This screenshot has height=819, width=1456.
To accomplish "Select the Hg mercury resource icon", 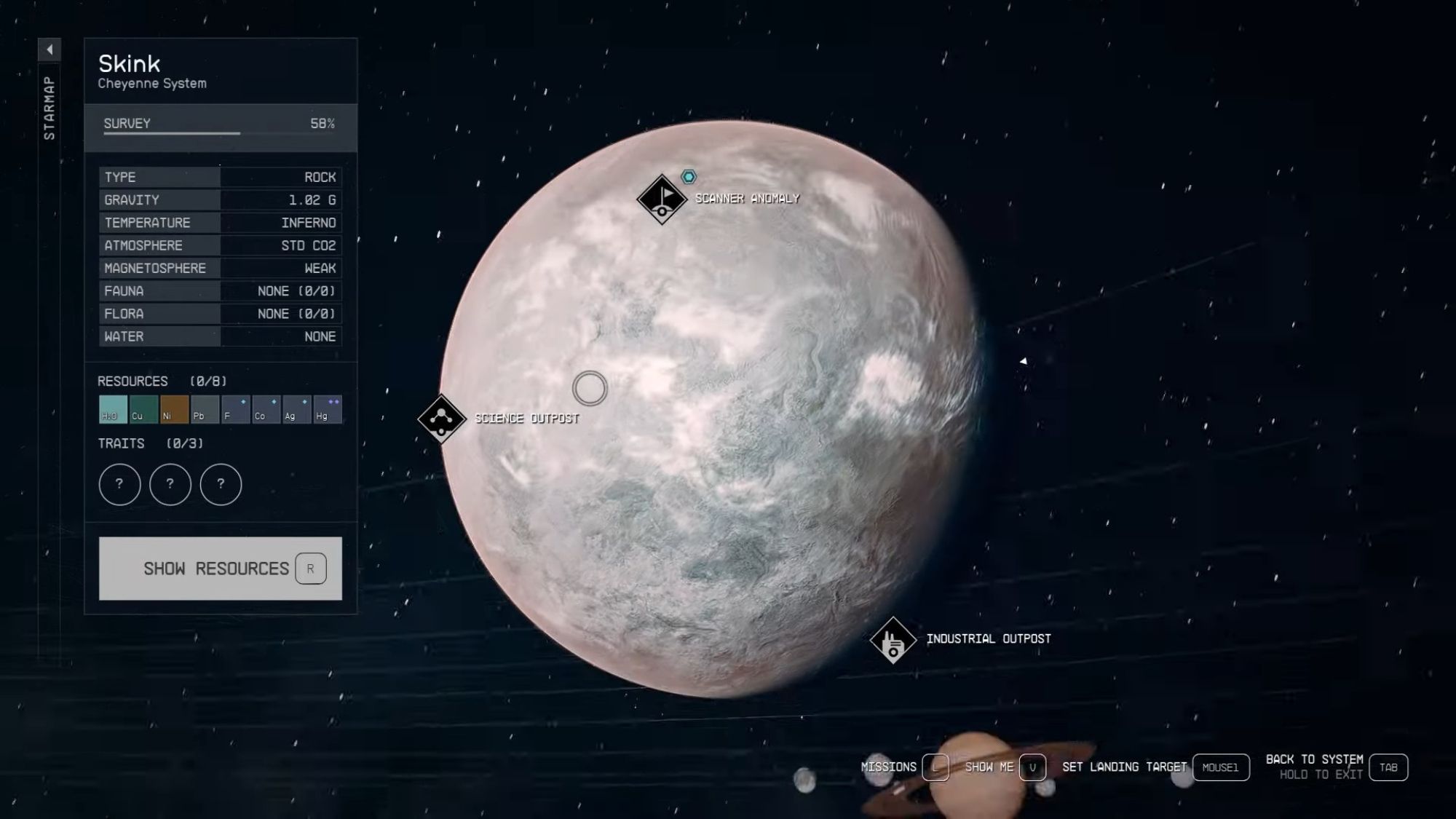I will tap(326, 408).
